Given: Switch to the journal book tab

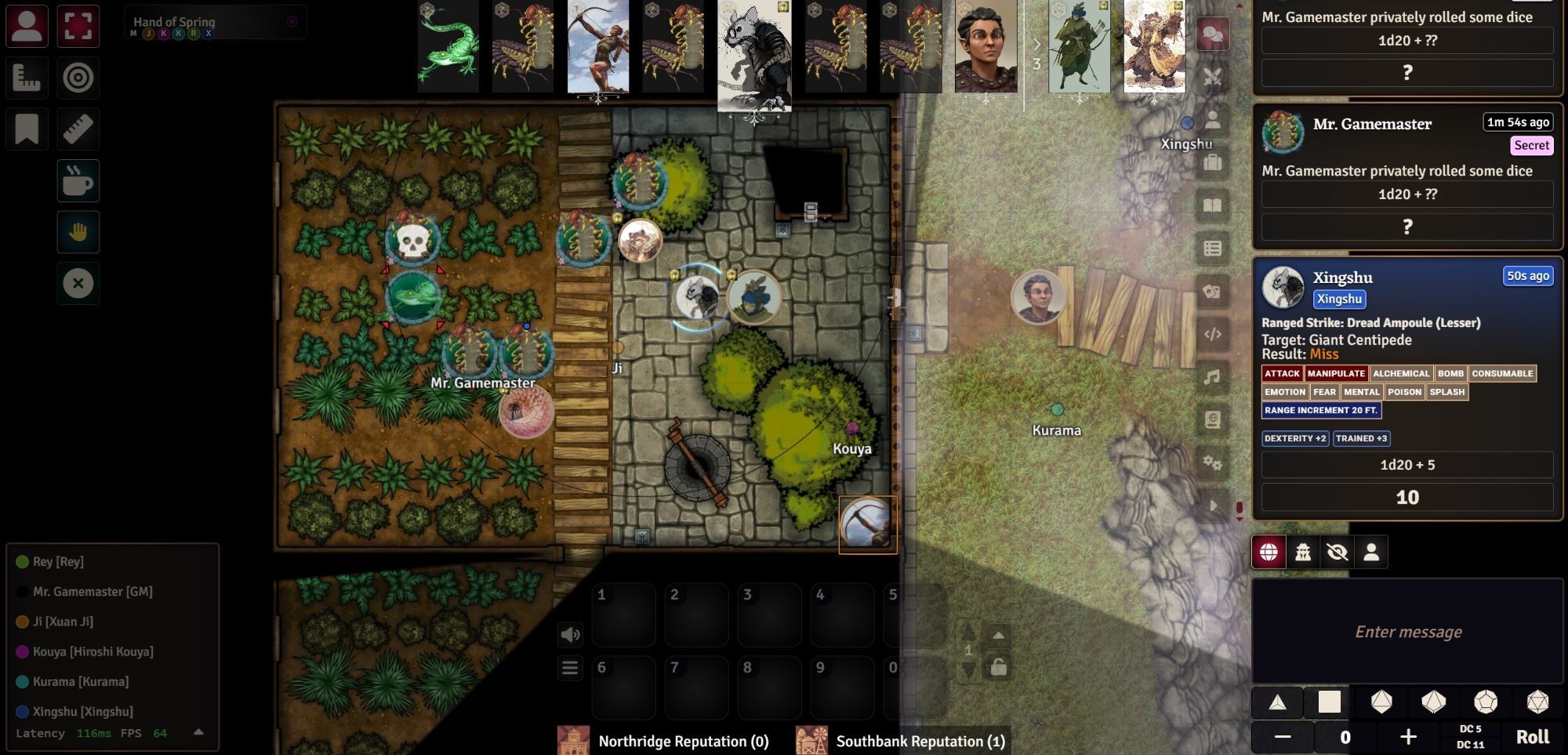Looking at the screenshot, I should [x=1212, y=205].
